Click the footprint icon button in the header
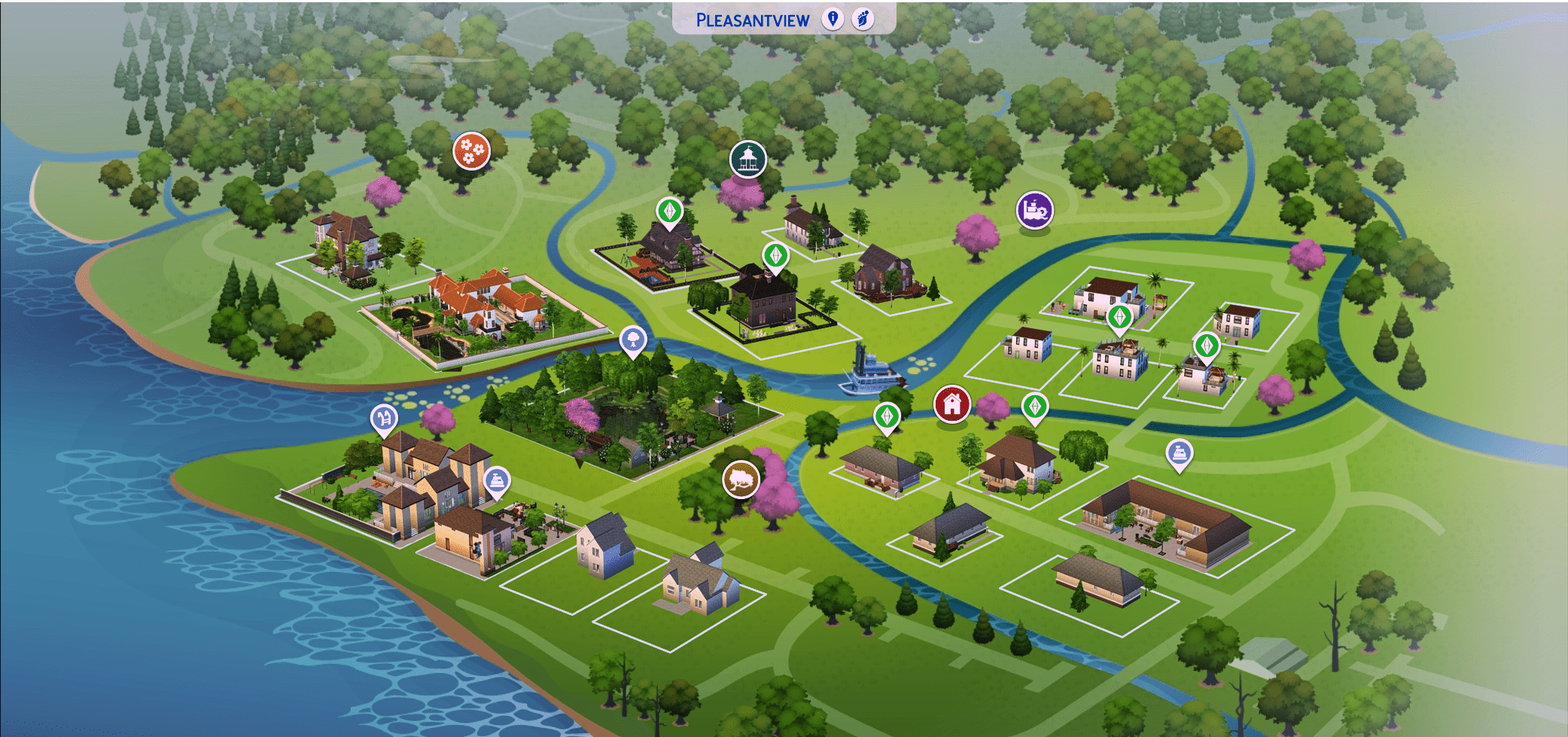This screenshot has height=737, width=1568. 863,19
